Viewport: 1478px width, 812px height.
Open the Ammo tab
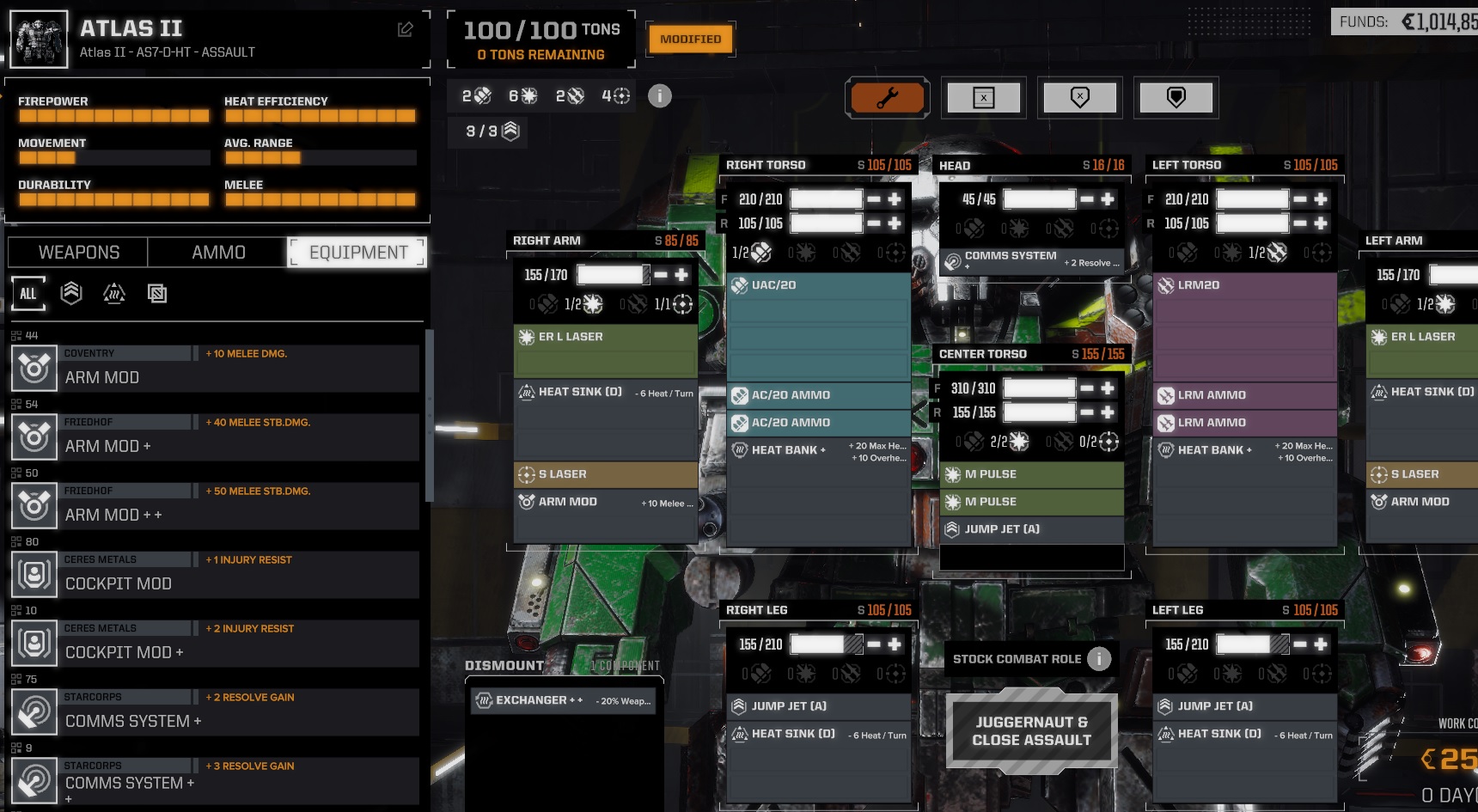coord(218,253)
